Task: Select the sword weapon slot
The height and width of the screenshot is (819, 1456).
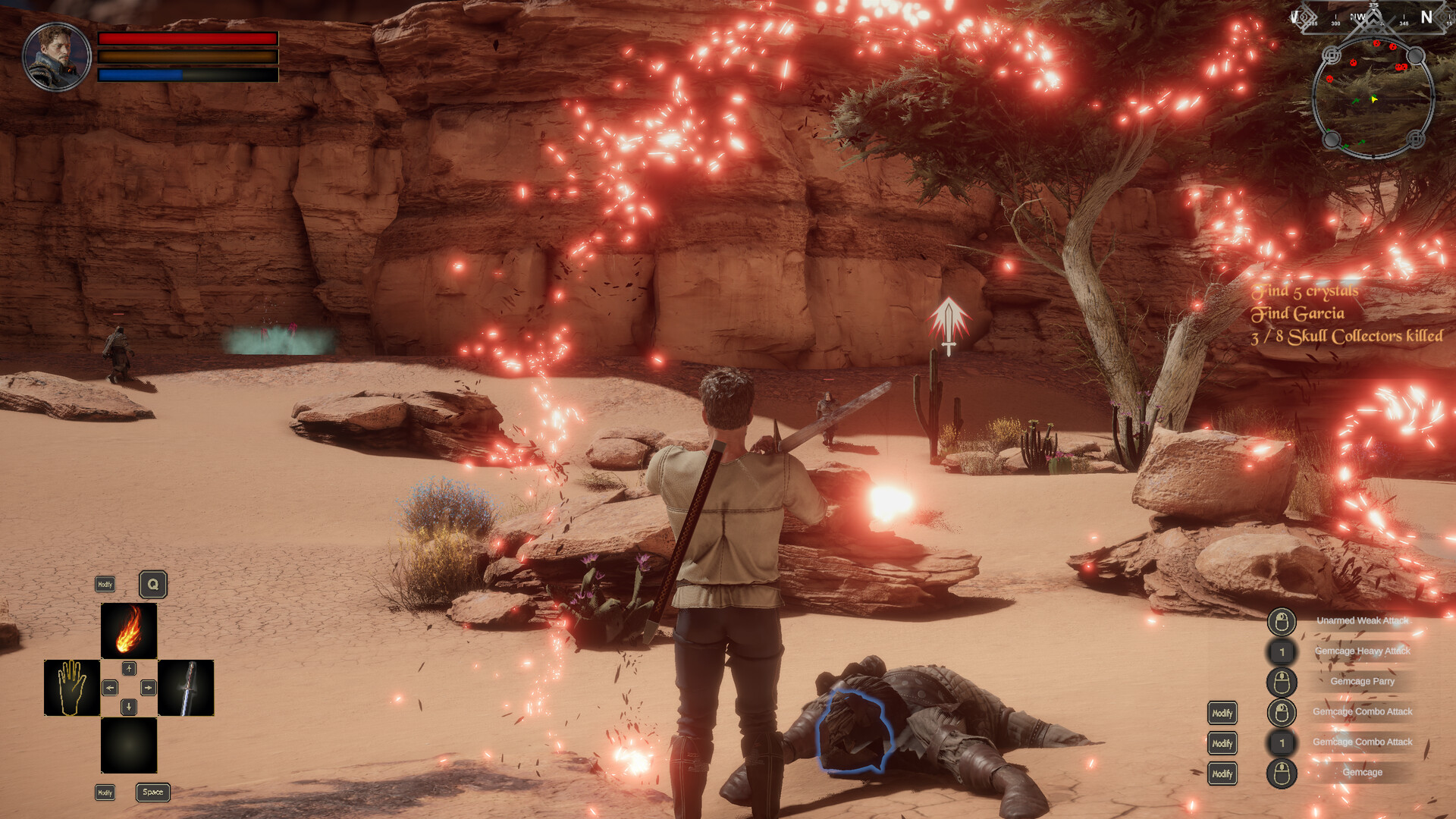Action: tap(186, 687)
